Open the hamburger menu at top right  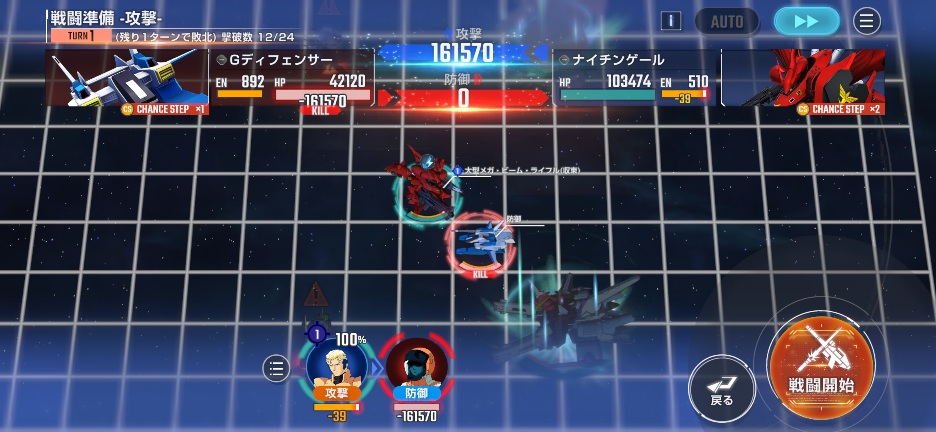(866, 20)
